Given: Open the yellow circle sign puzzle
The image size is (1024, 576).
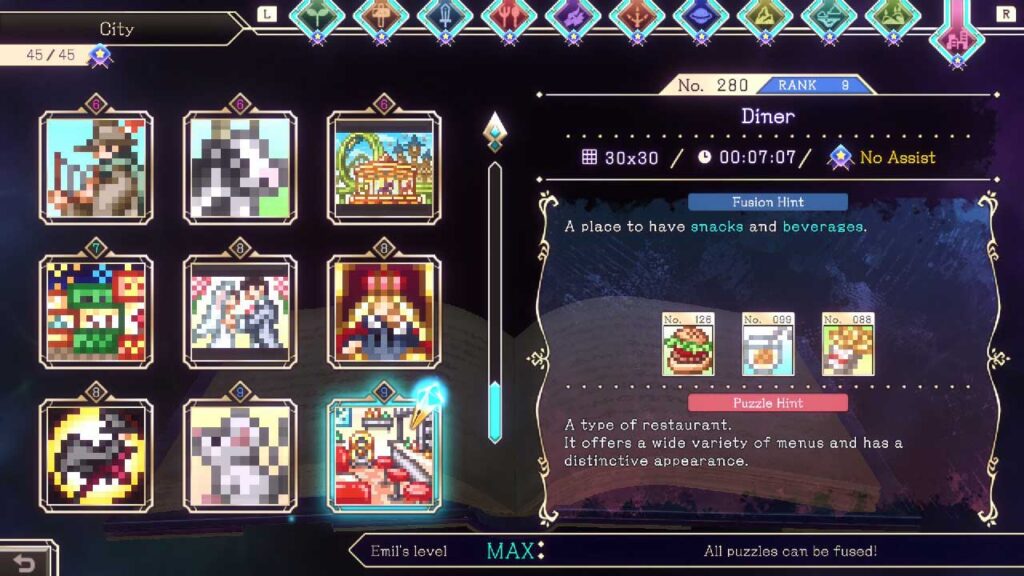Looking at the screenshot, I should pyautogui.click(x=96, y=455).
